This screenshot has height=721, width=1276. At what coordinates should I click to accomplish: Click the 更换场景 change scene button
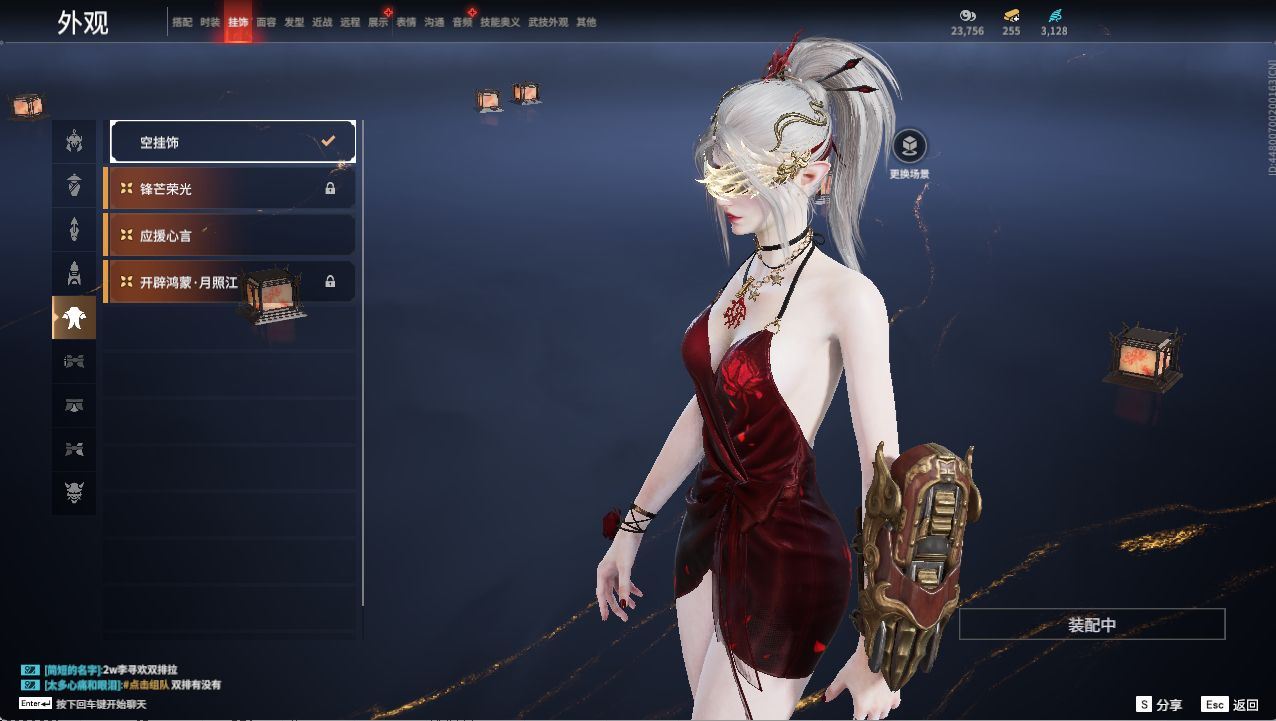pyautogui.click(x=909, y=147)
